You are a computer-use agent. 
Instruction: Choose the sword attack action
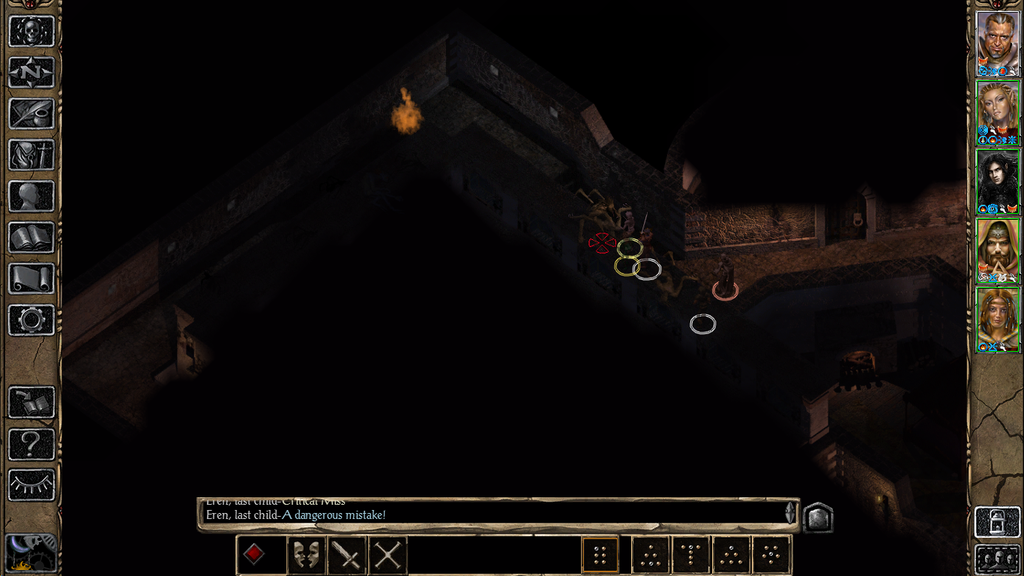[x=346, y=554]
